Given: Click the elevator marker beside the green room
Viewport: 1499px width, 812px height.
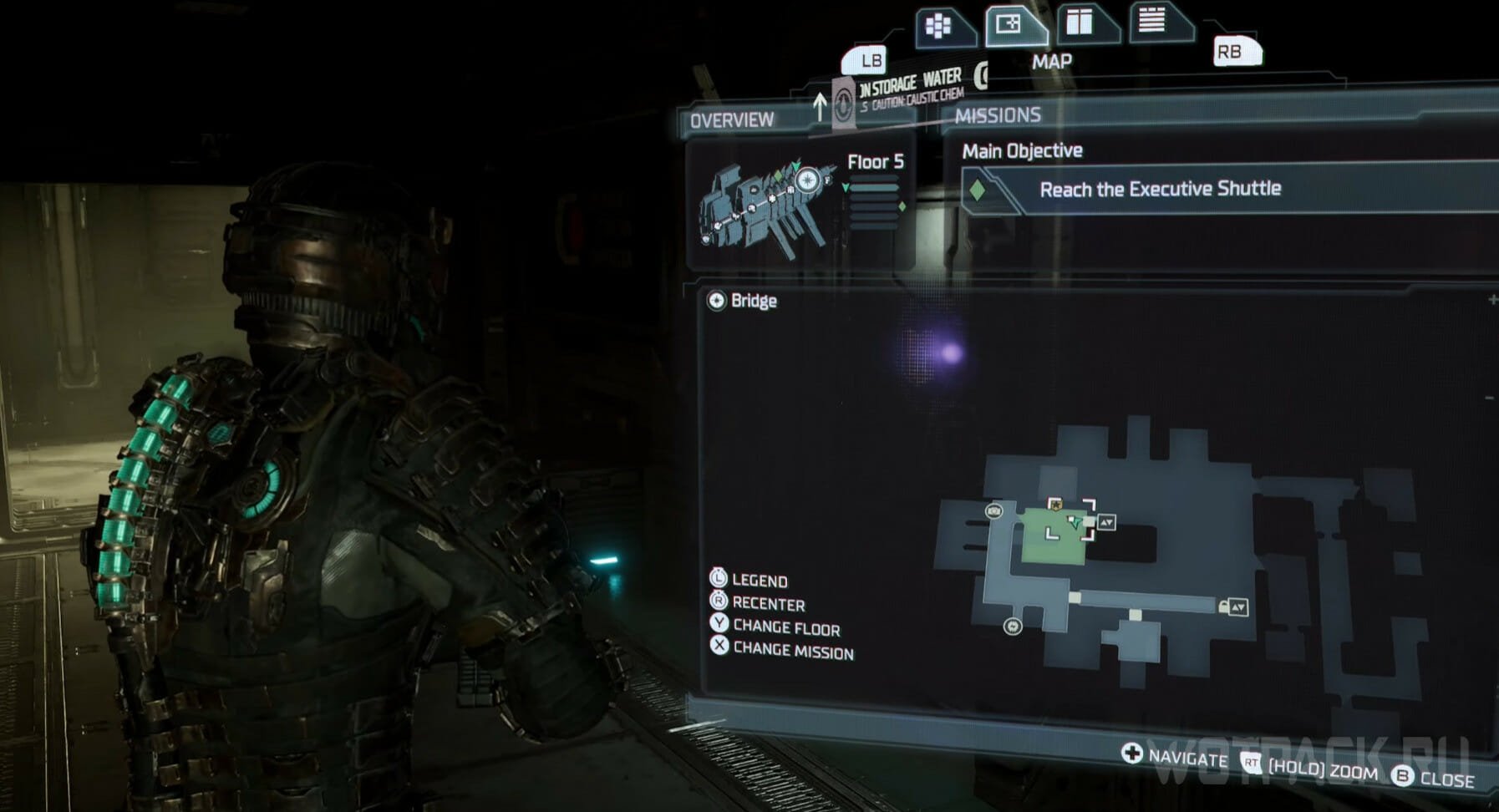Looking at the screenshot, I should [x=1106, y=522].
